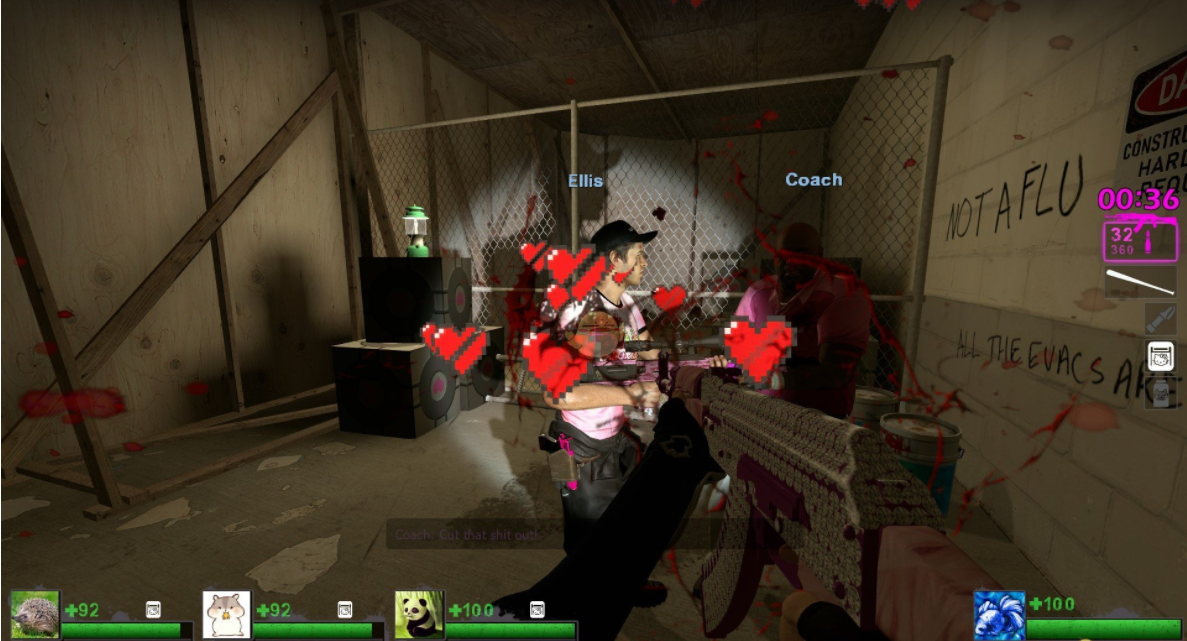Click the hedgehog teammate portrait
The width and height of the screenshot is (1187, 641).
[x=34, y=614]
